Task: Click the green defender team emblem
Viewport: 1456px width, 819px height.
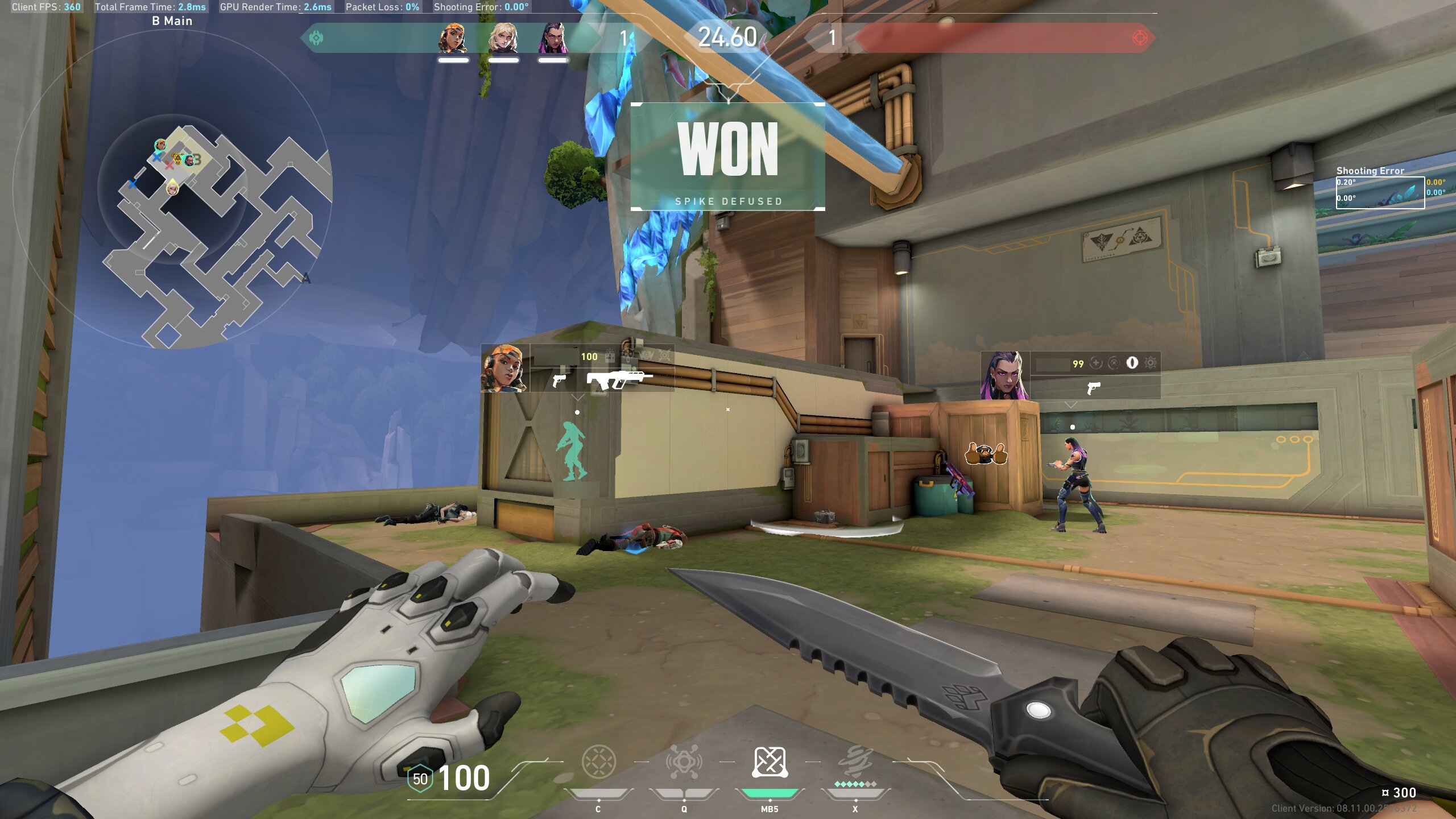Action: click(x=316, y=38)
